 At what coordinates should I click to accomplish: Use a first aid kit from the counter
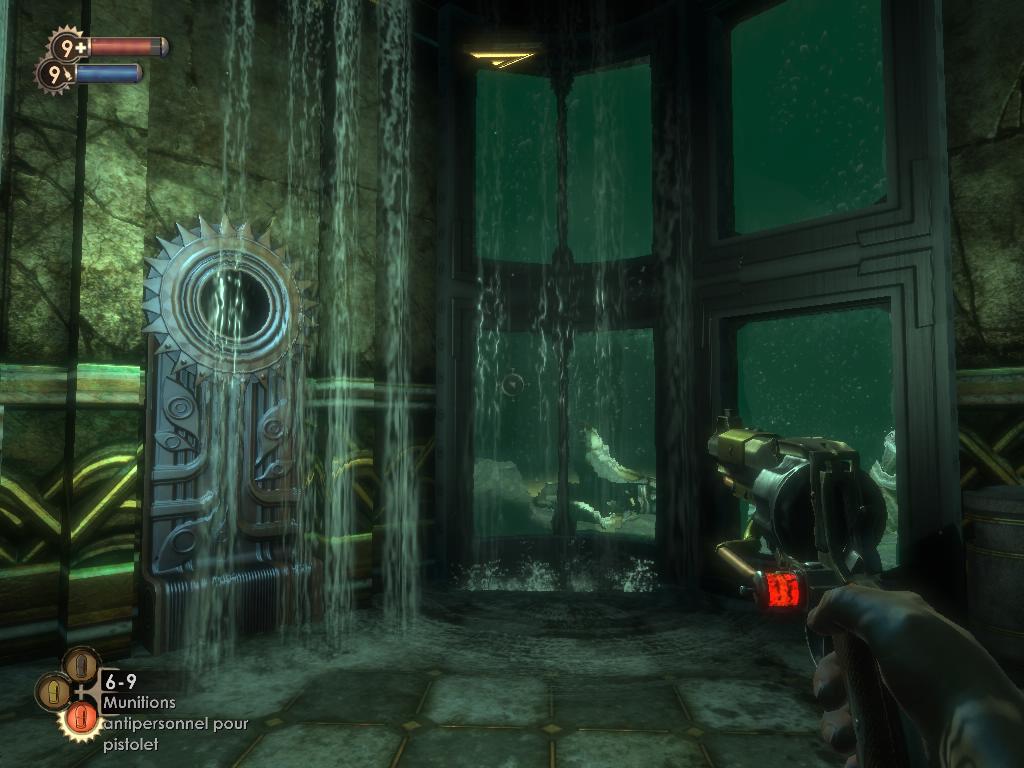[68, 45]
